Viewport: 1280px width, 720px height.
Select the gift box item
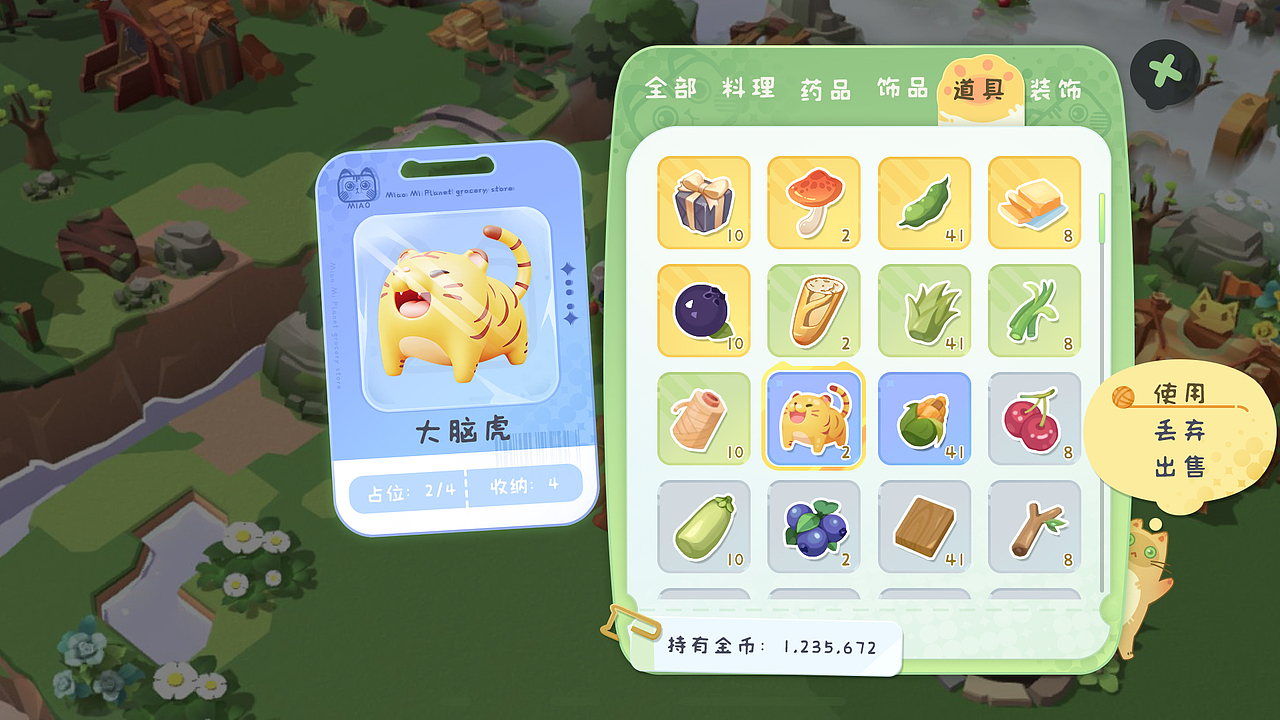pyautogui.click(x=703, y=202)
